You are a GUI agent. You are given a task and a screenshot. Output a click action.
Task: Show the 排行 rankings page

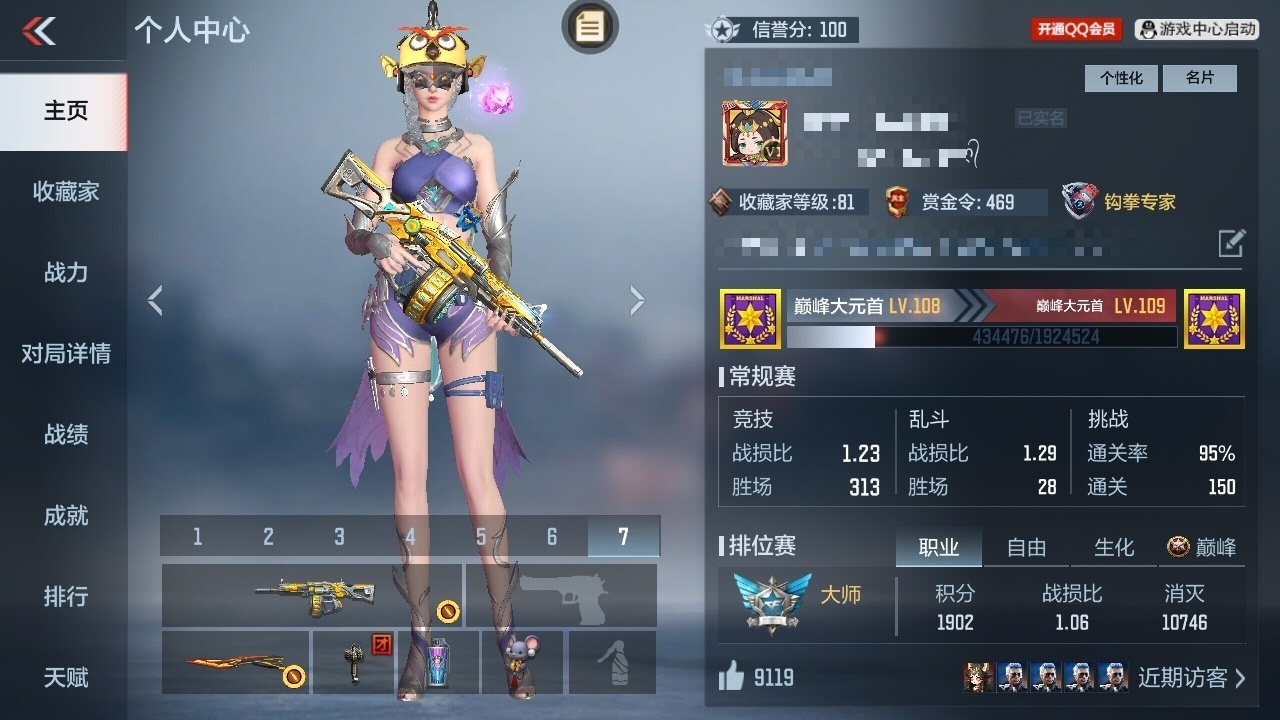tap(65, 597)
